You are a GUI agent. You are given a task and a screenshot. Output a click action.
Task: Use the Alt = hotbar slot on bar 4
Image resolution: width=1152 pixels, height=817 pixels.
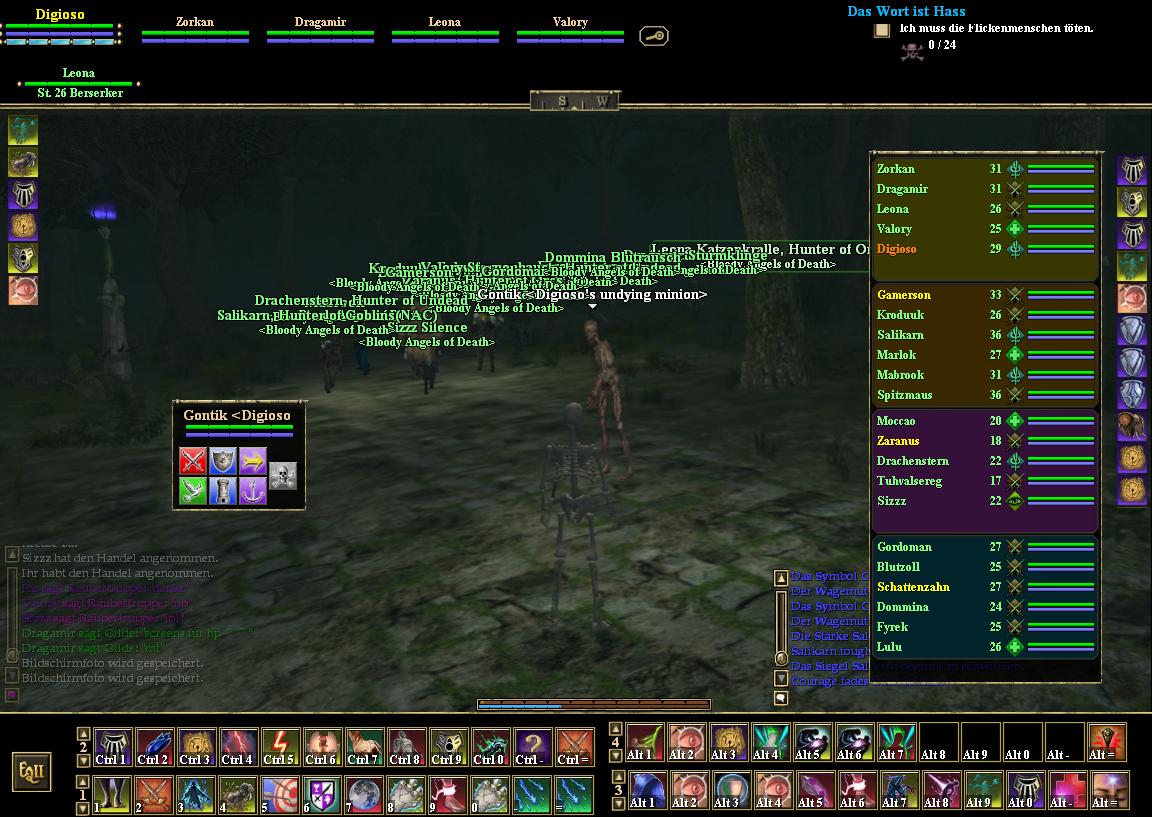pos(1107,743)
